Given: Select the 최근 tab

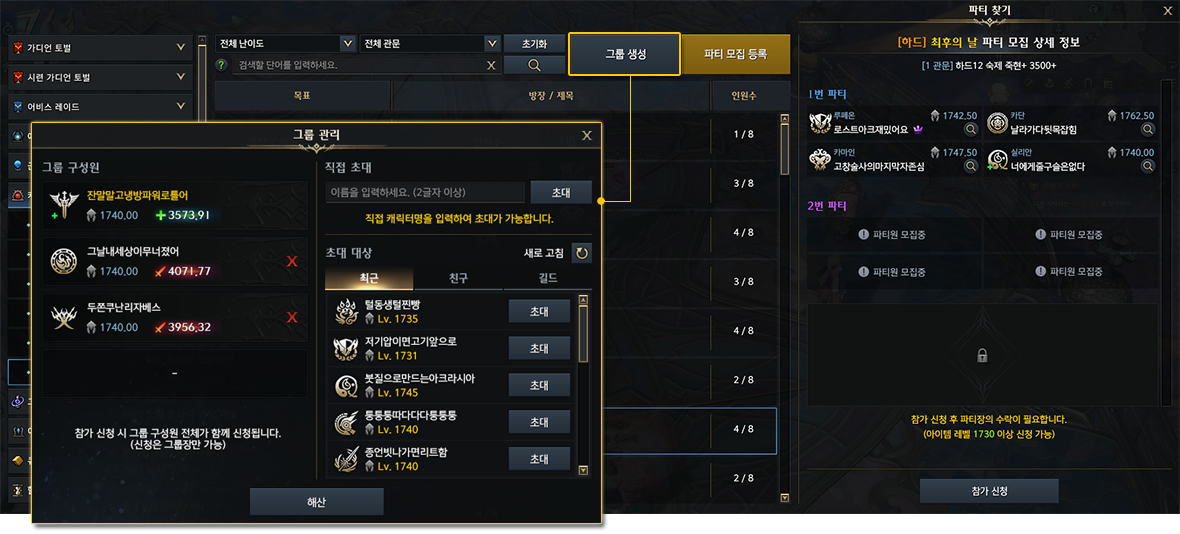Looking at the screenshot, I should point(369,278).
